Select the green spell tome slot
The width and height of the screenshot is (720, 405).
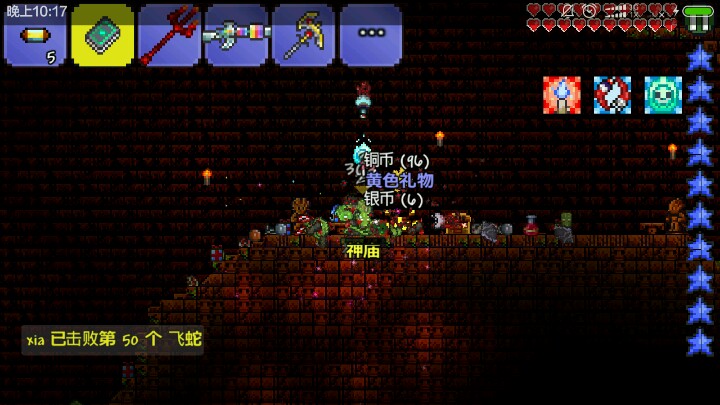point(102,36)
